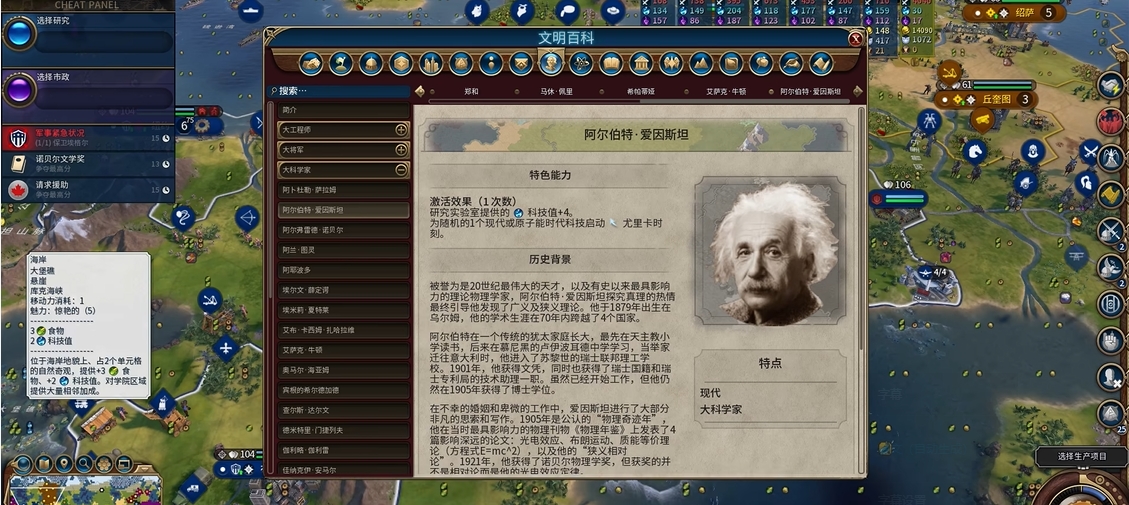This screenshot has height=505, width=1129.
Task: Open the 埃尔文·薛定谔 entry
Action: point(343,290)
